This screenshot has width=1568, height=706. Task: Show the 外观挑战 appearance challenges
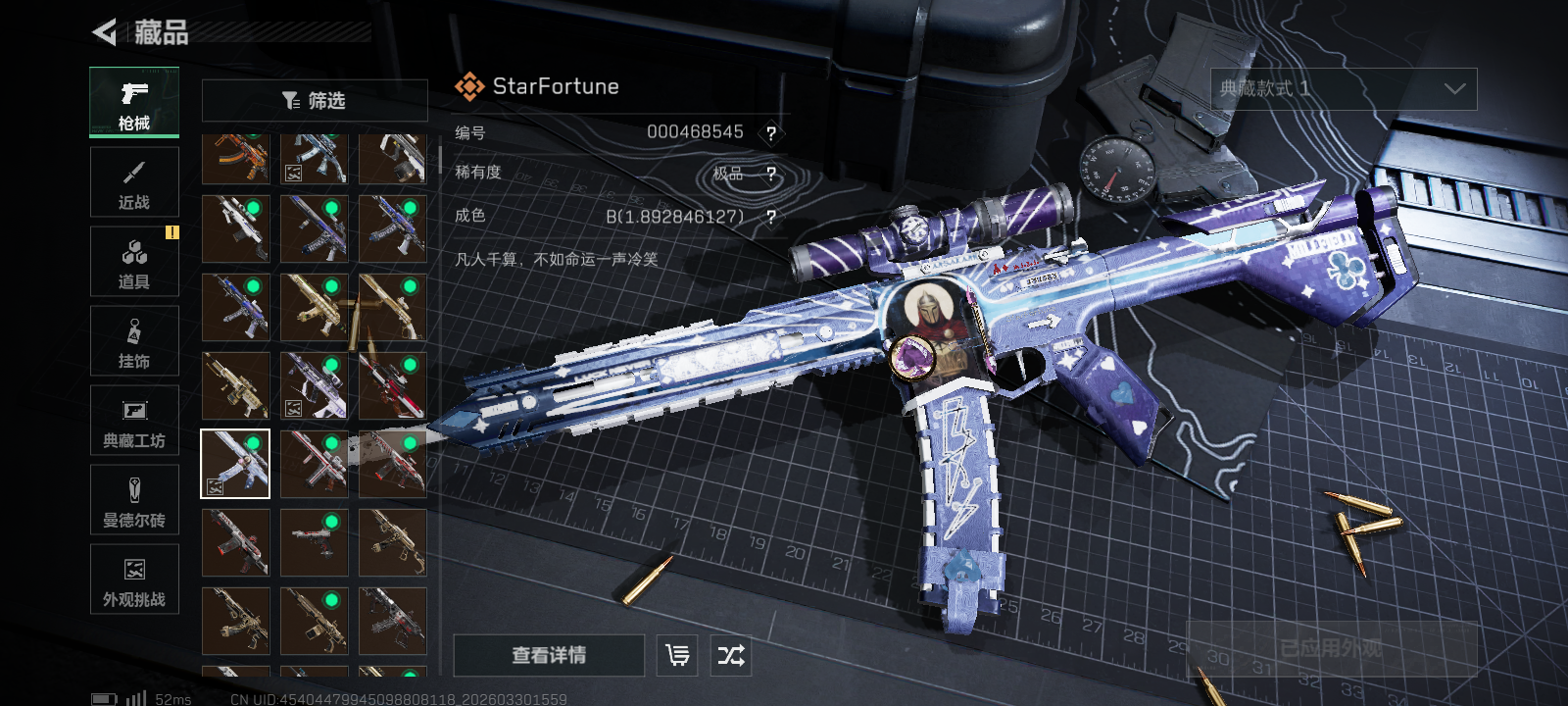tap(134, 580)
